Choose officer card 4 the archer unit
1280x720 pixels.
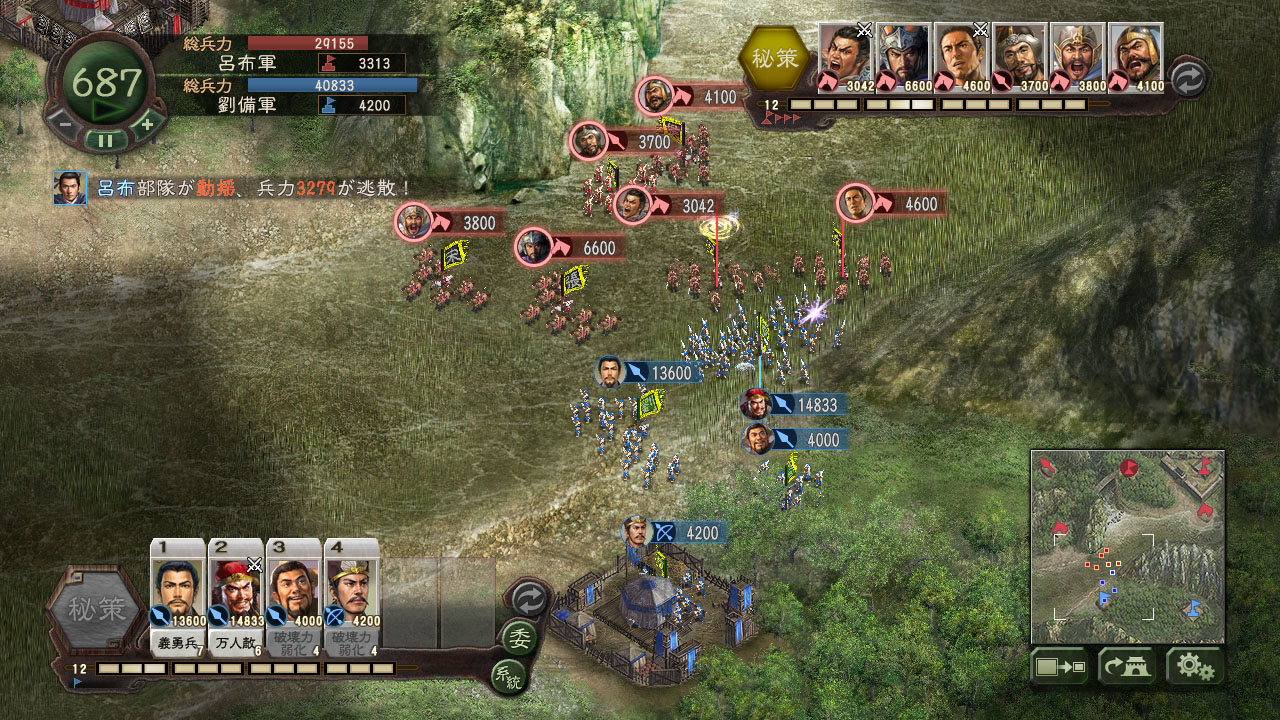tap(352, 595)
